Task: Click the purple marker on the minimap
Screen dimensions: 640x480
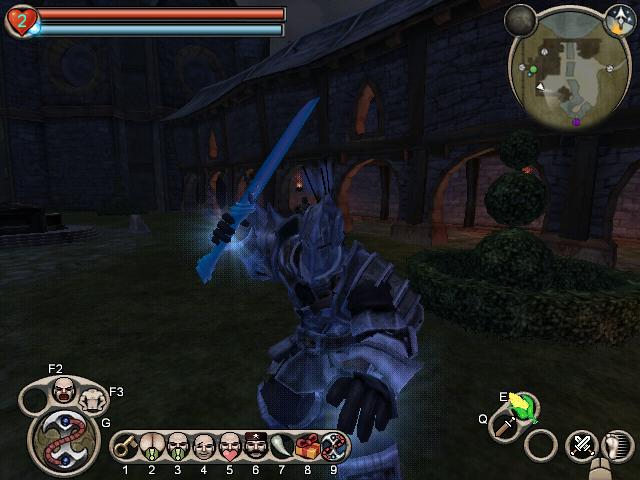Action: [x=576, y=122]
